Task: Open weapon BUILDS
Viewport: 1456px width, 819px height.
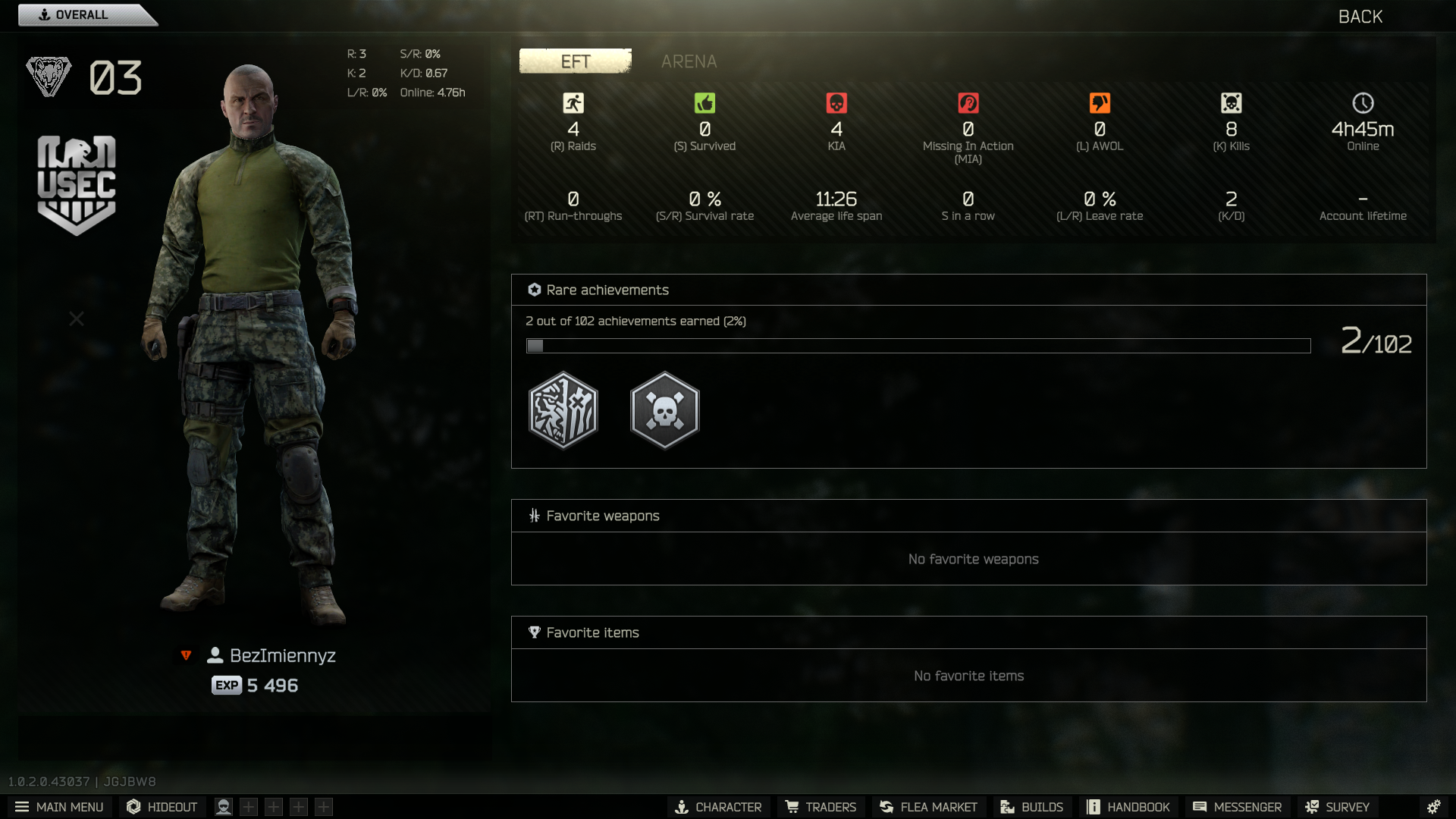Action: [x=1031, y=807]
